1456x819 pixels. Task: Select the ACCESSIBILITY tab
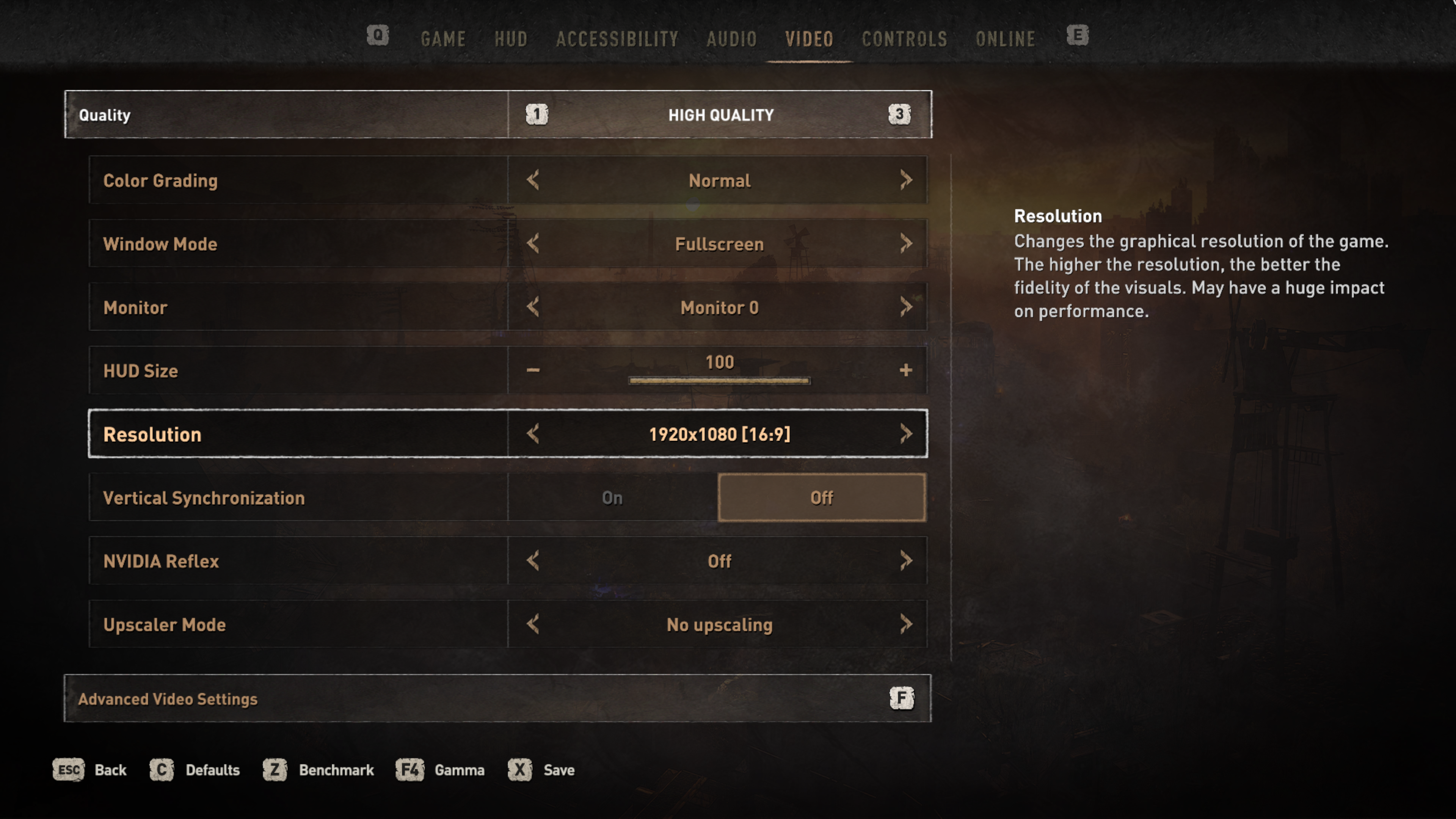(x=617, y=39)
